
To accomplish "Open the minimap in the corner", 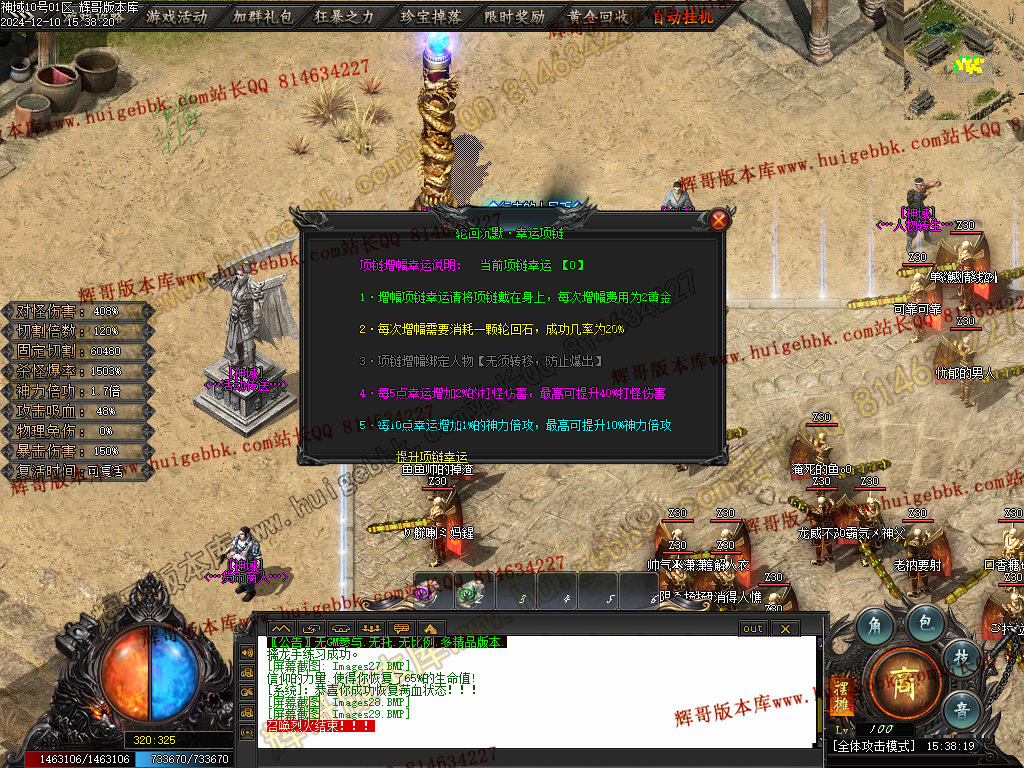I will tap(965, 58).
